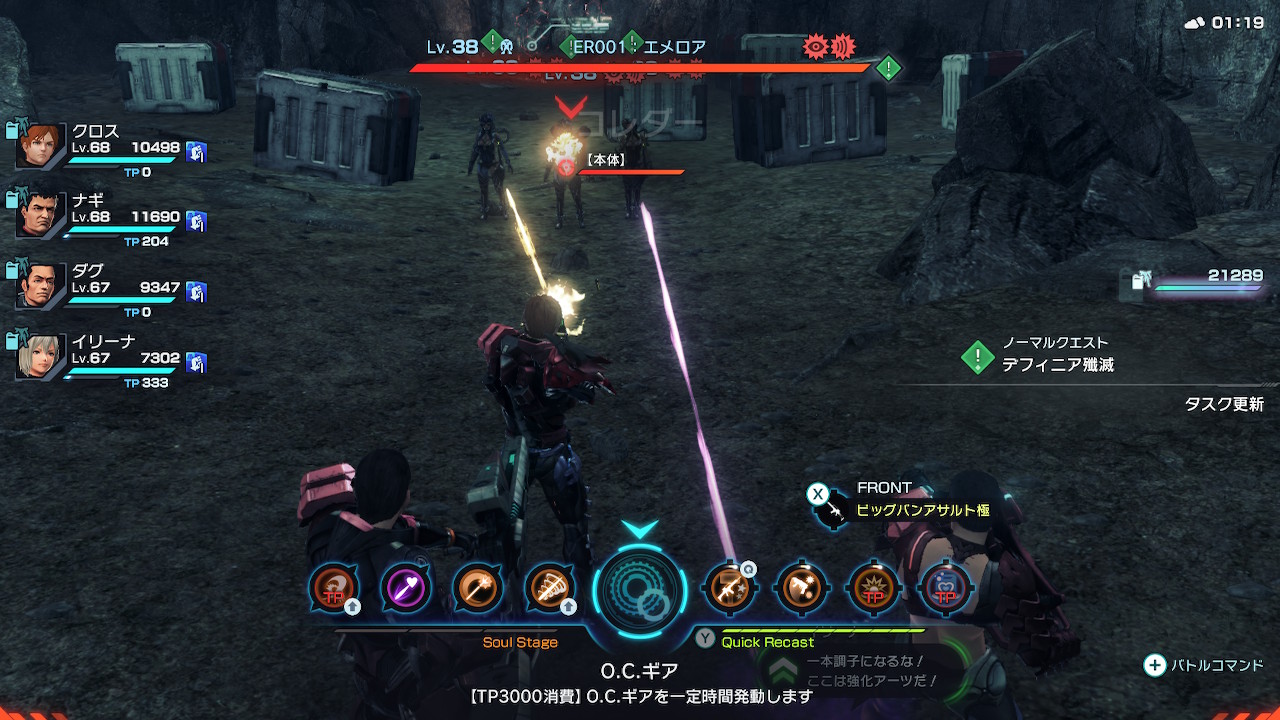Activate the O.C. Gear center art

pyautogui.click(x=640, y=589)
